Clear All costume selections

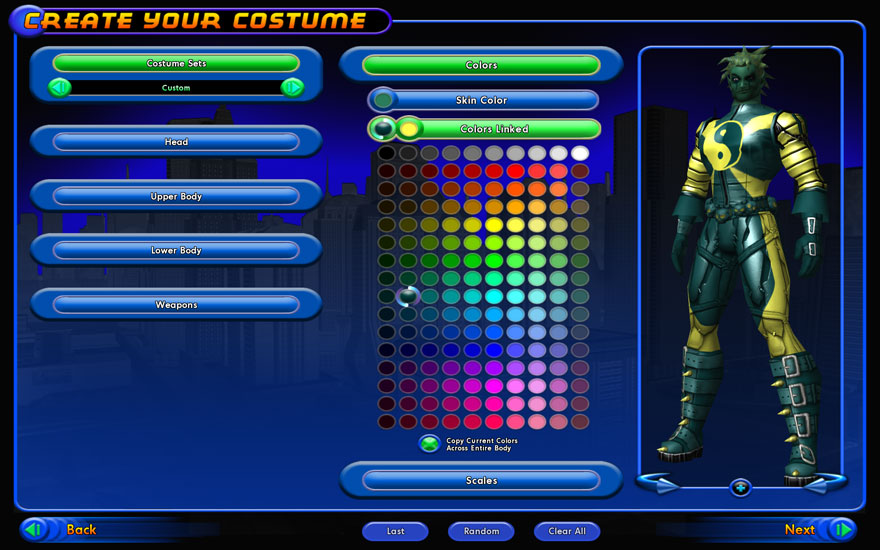(x=567, y=531)
